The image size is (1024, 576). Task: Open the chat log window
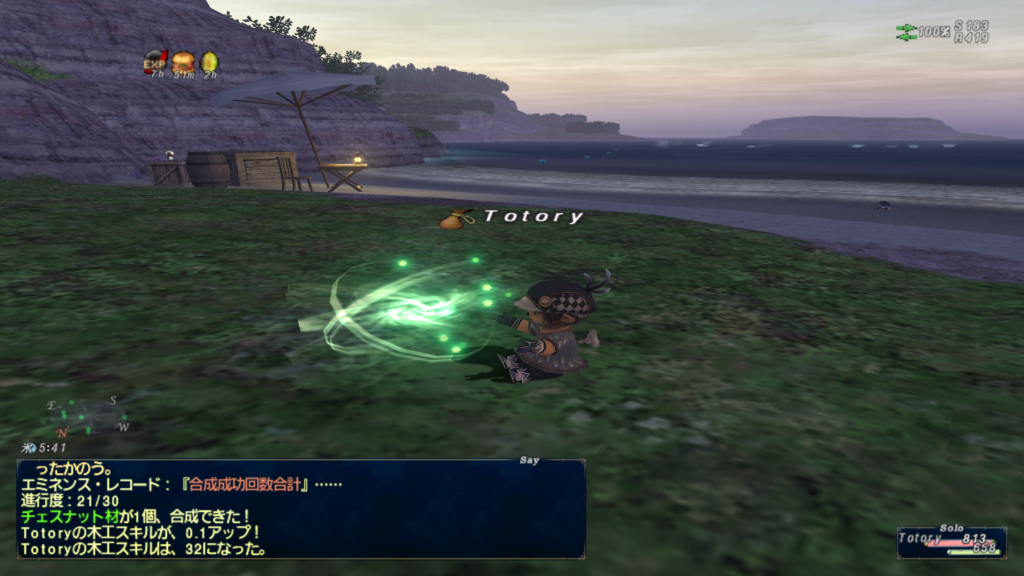(301, 509)
